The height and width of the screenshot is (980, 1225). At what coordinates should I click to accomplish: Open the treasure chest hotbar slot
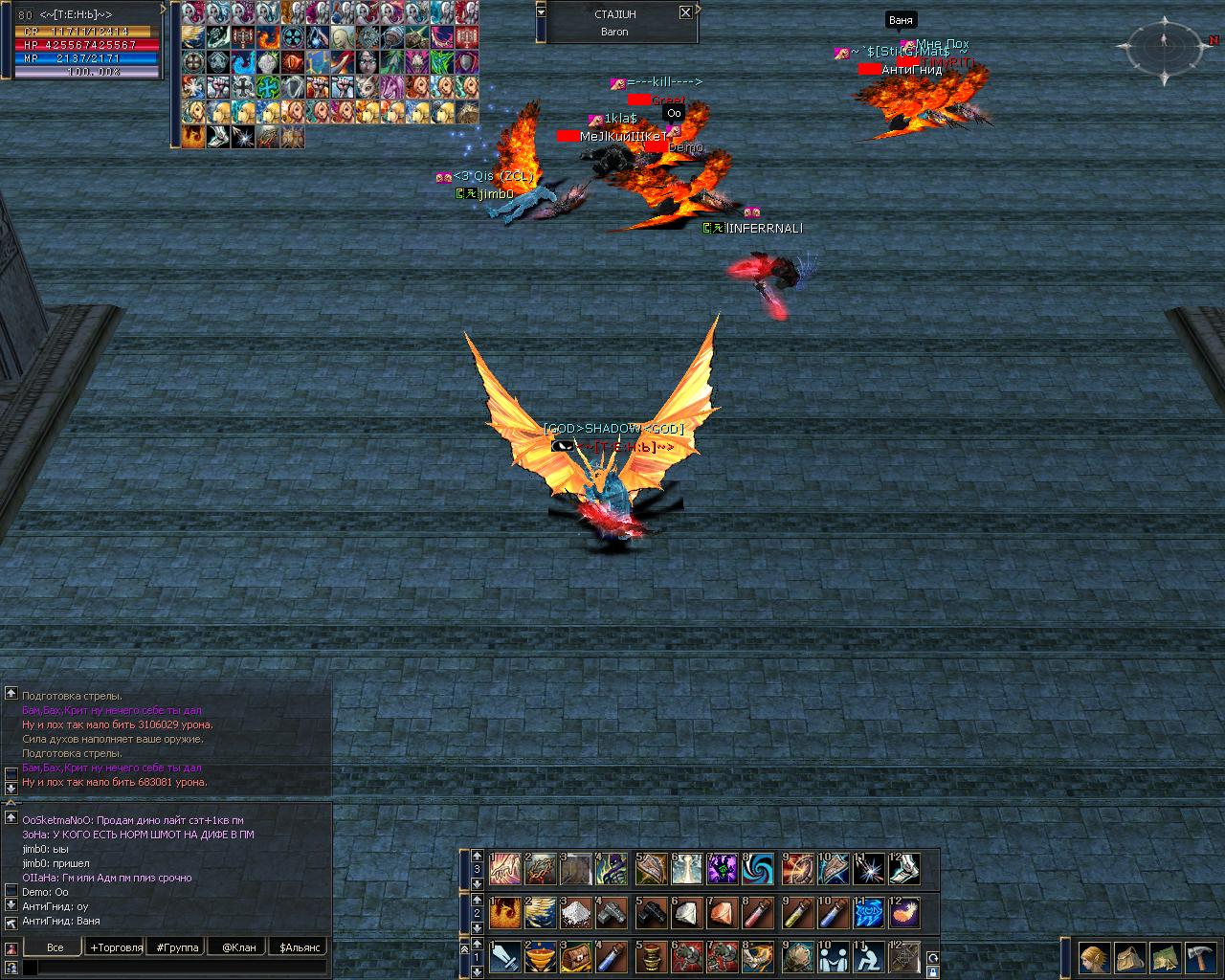(576, 956)
